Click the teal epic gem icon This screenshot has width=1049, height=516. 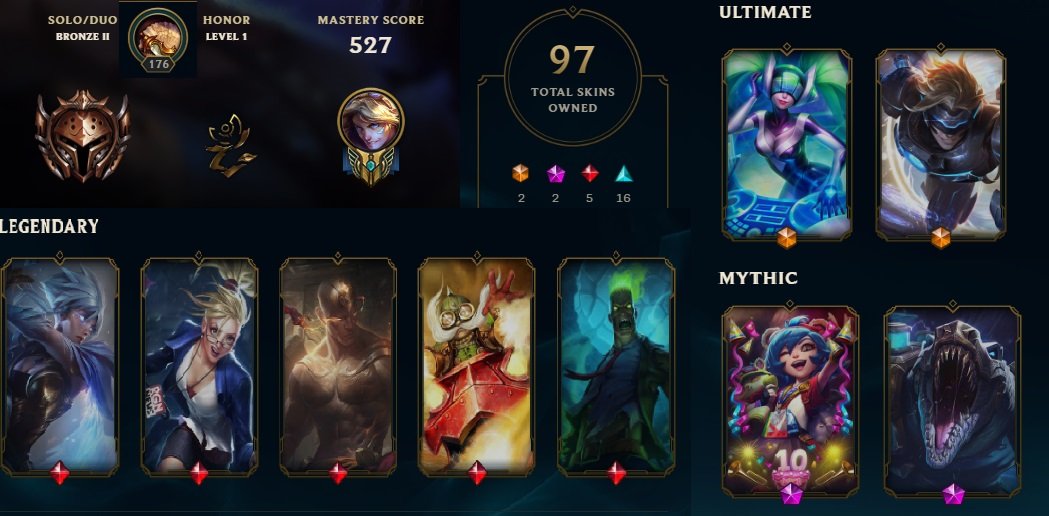(x=623, y=173)
